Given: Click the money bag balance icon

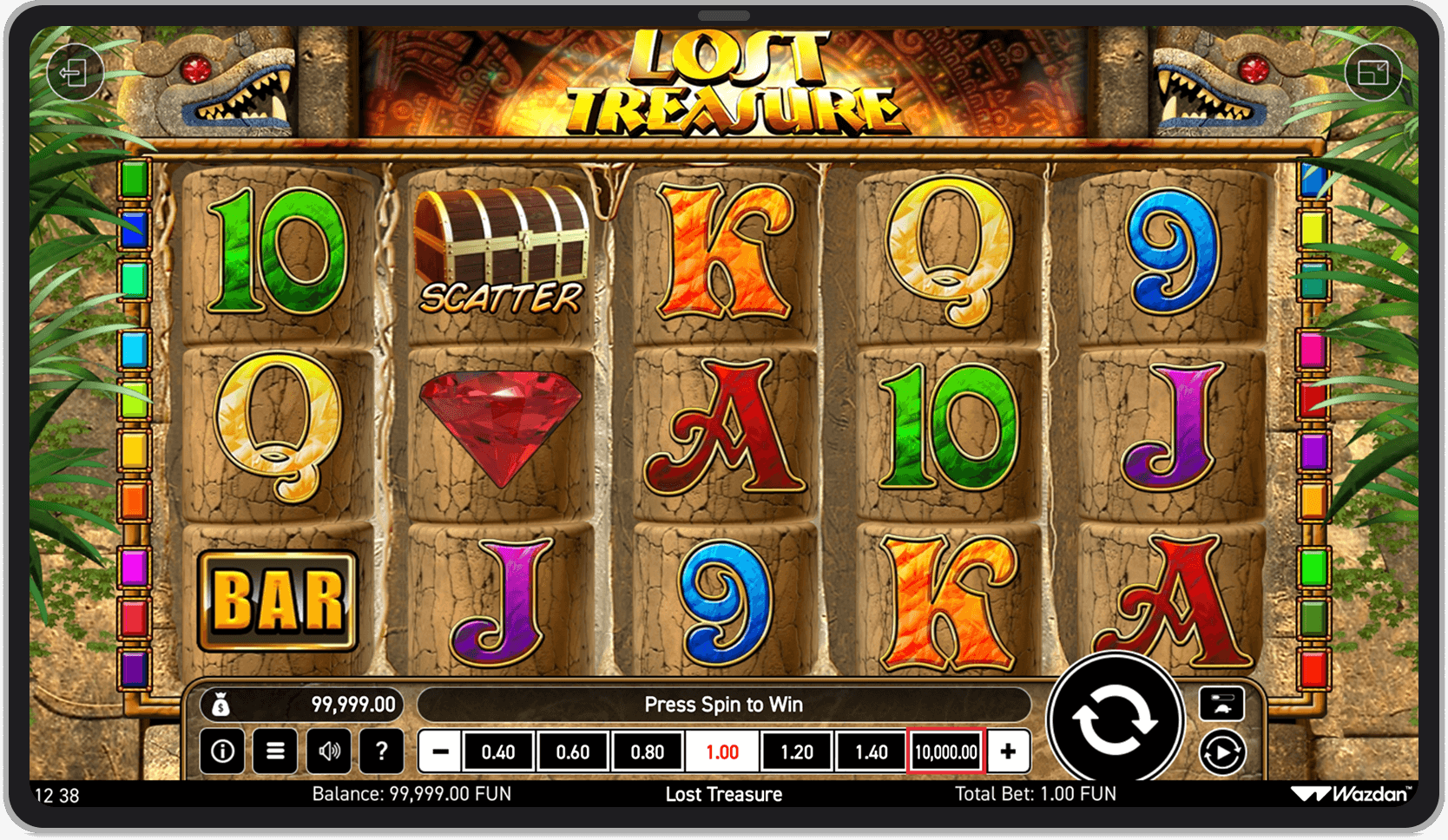Looking at the screenshot, I should (223, 705).
